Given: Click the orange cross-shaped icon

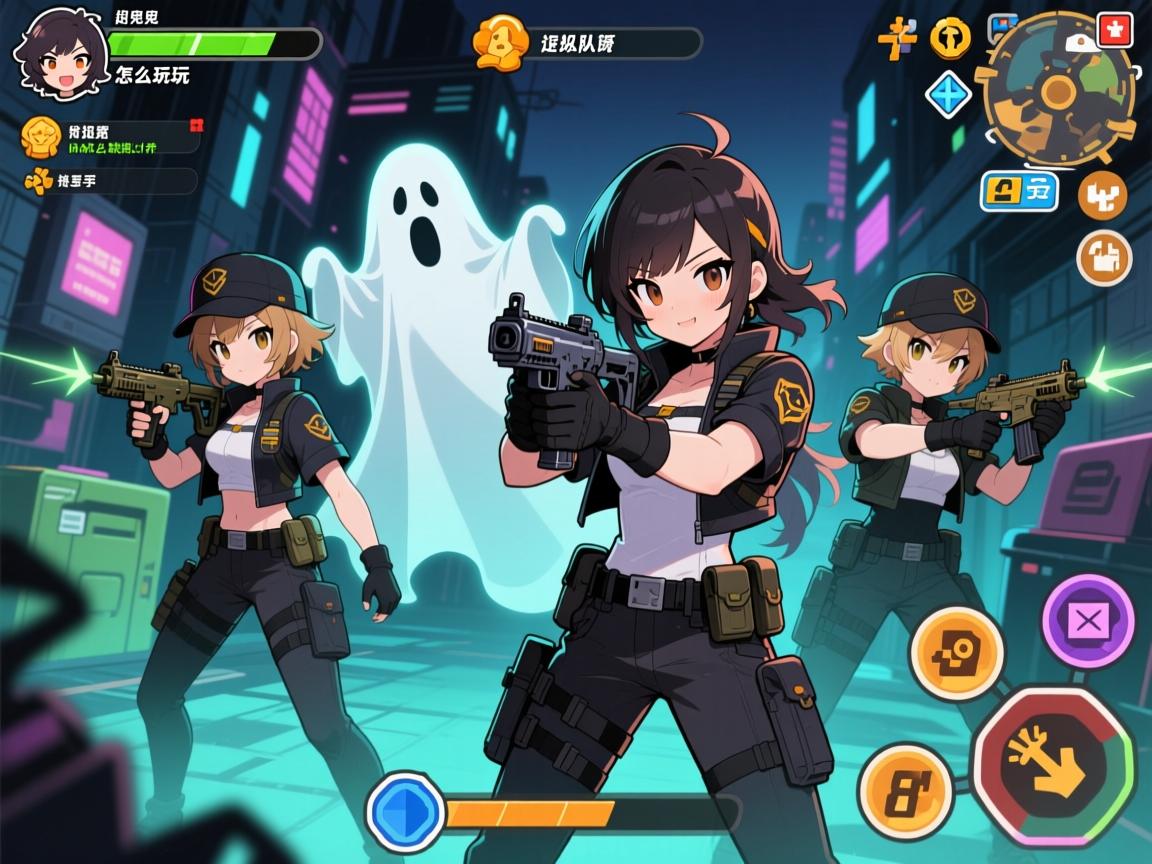Looking at the screenshot, I should click(x=898, y=37).
